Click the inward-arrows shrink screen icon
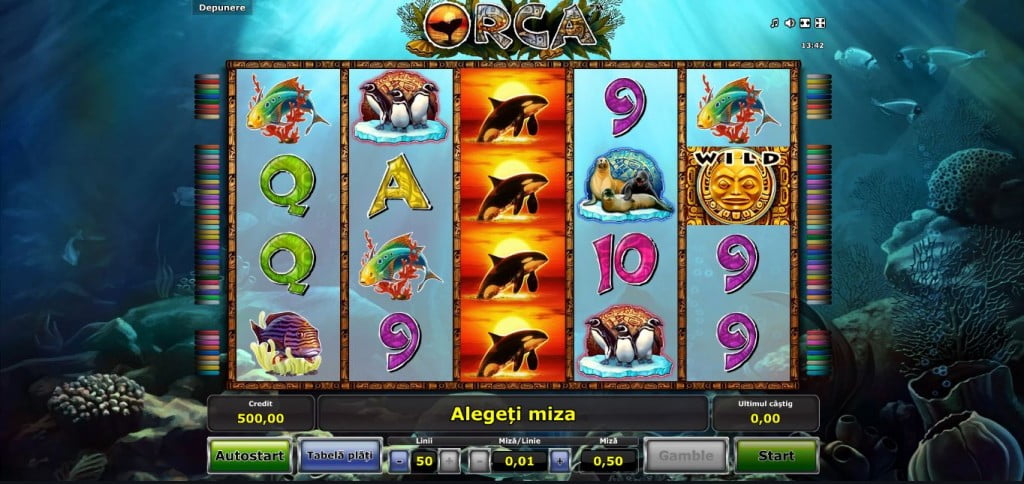 (x=803, y=23)
